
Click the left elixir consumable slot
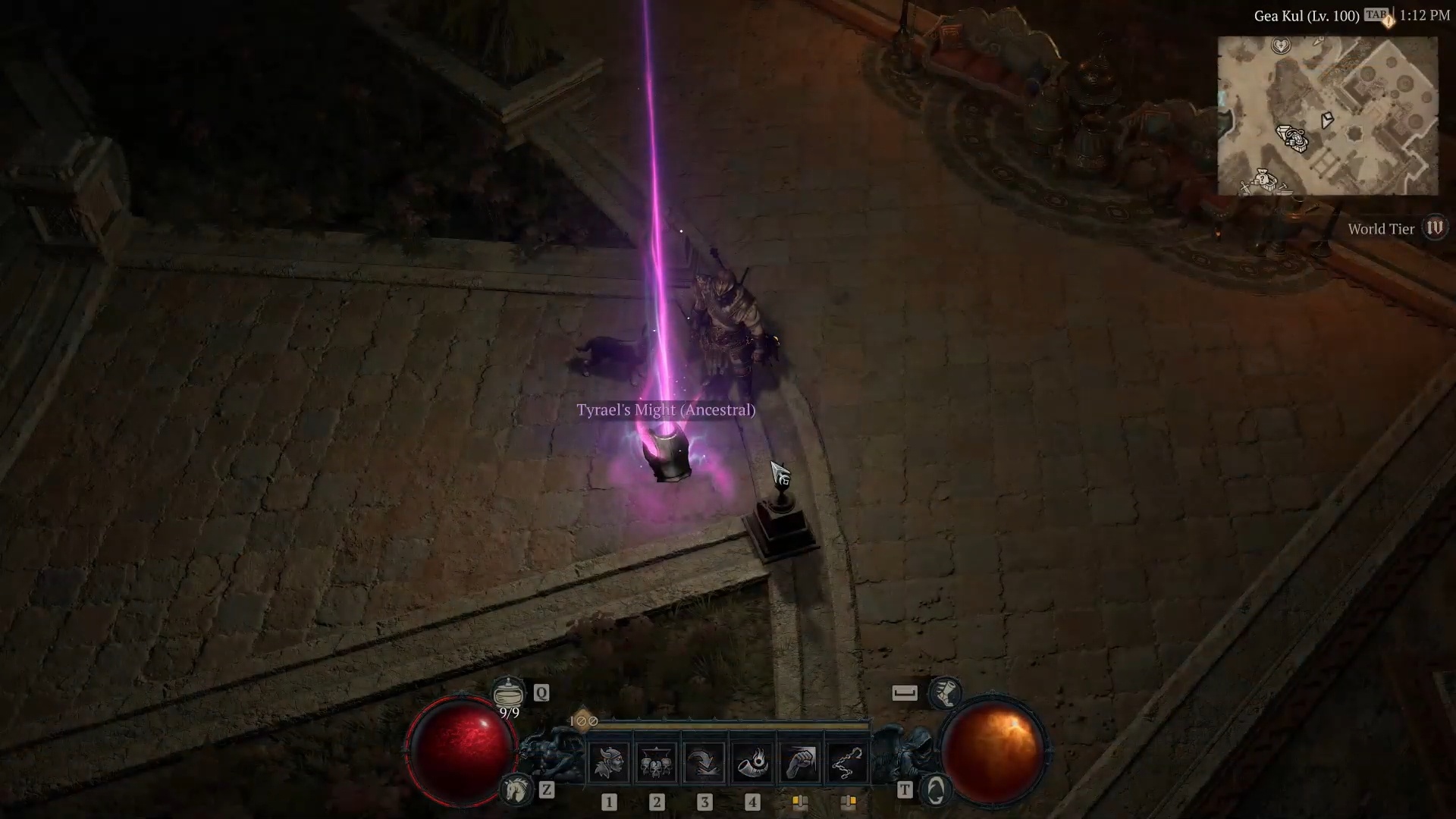click(799, 803)
